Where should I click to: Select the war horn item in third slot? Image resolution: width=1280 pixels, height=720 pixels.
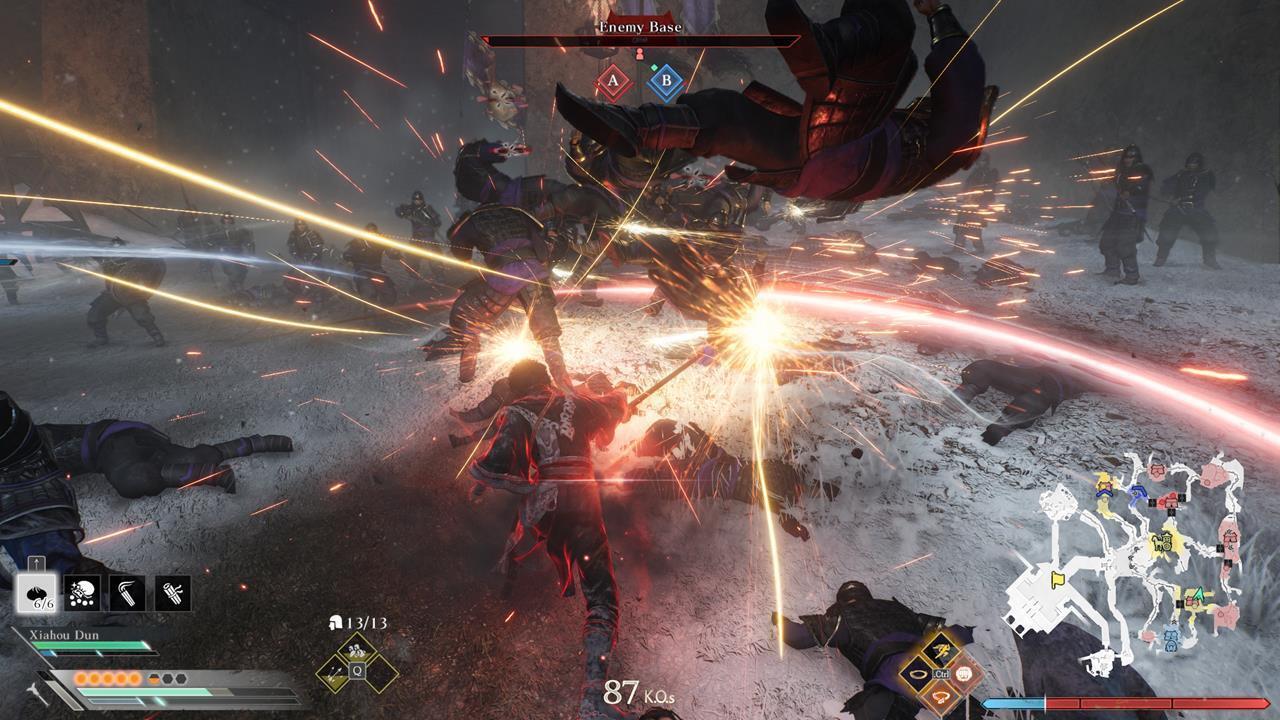tap(126, 593)
